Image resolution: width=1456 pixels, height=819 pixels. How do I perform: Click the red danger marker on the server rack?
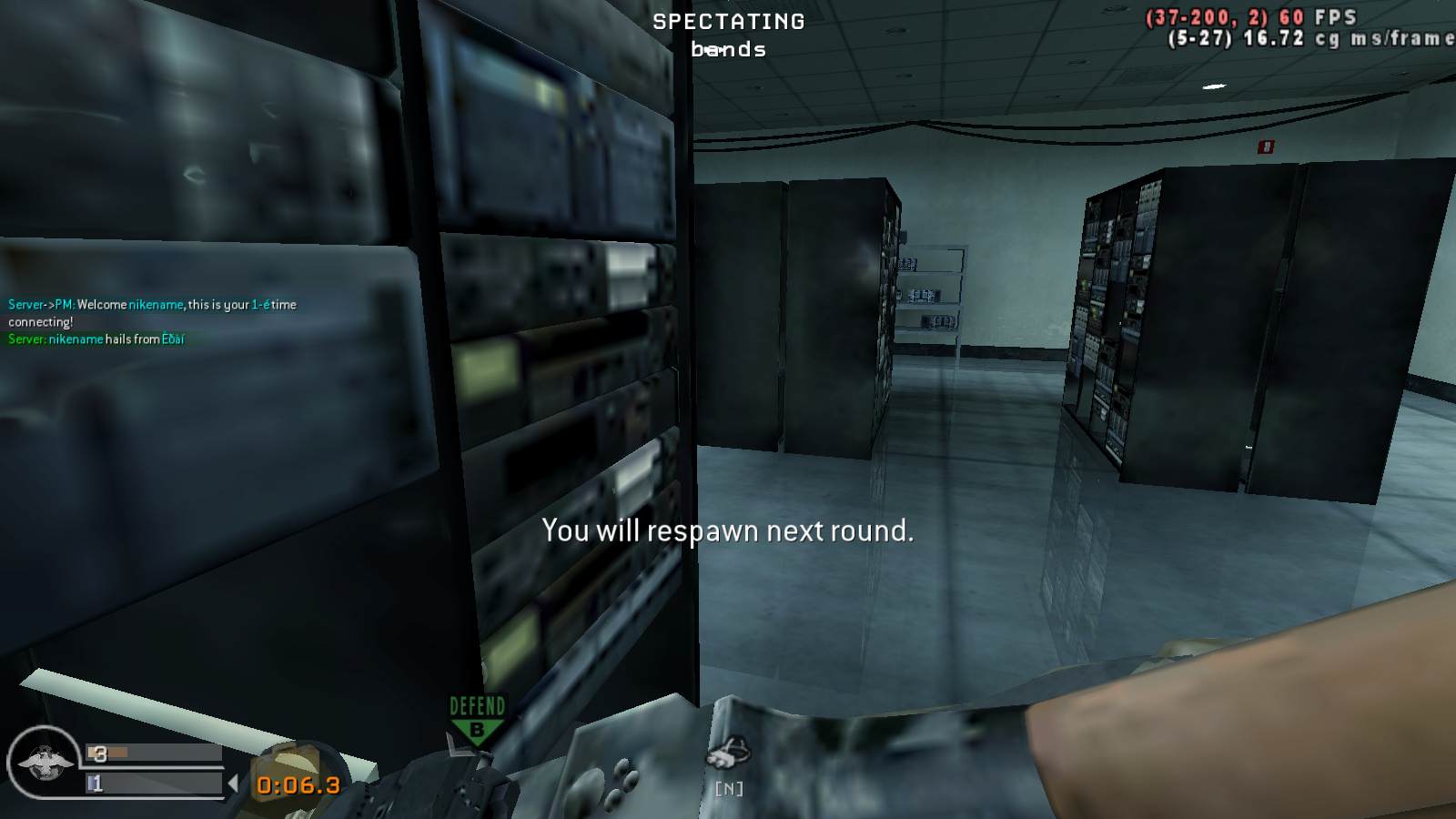click(1268, 145)
